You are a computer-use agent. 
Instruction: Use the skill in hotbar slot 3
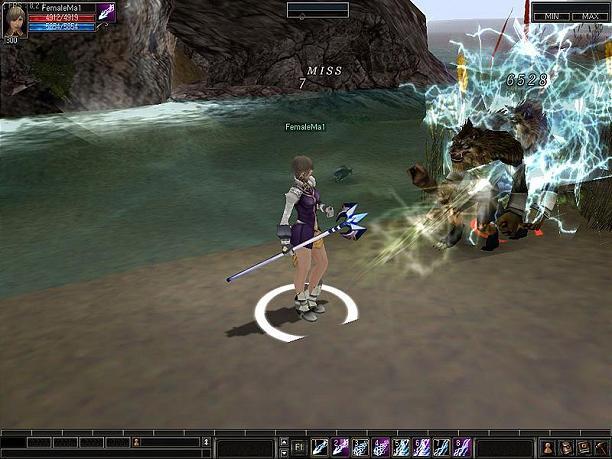(360, 446)
